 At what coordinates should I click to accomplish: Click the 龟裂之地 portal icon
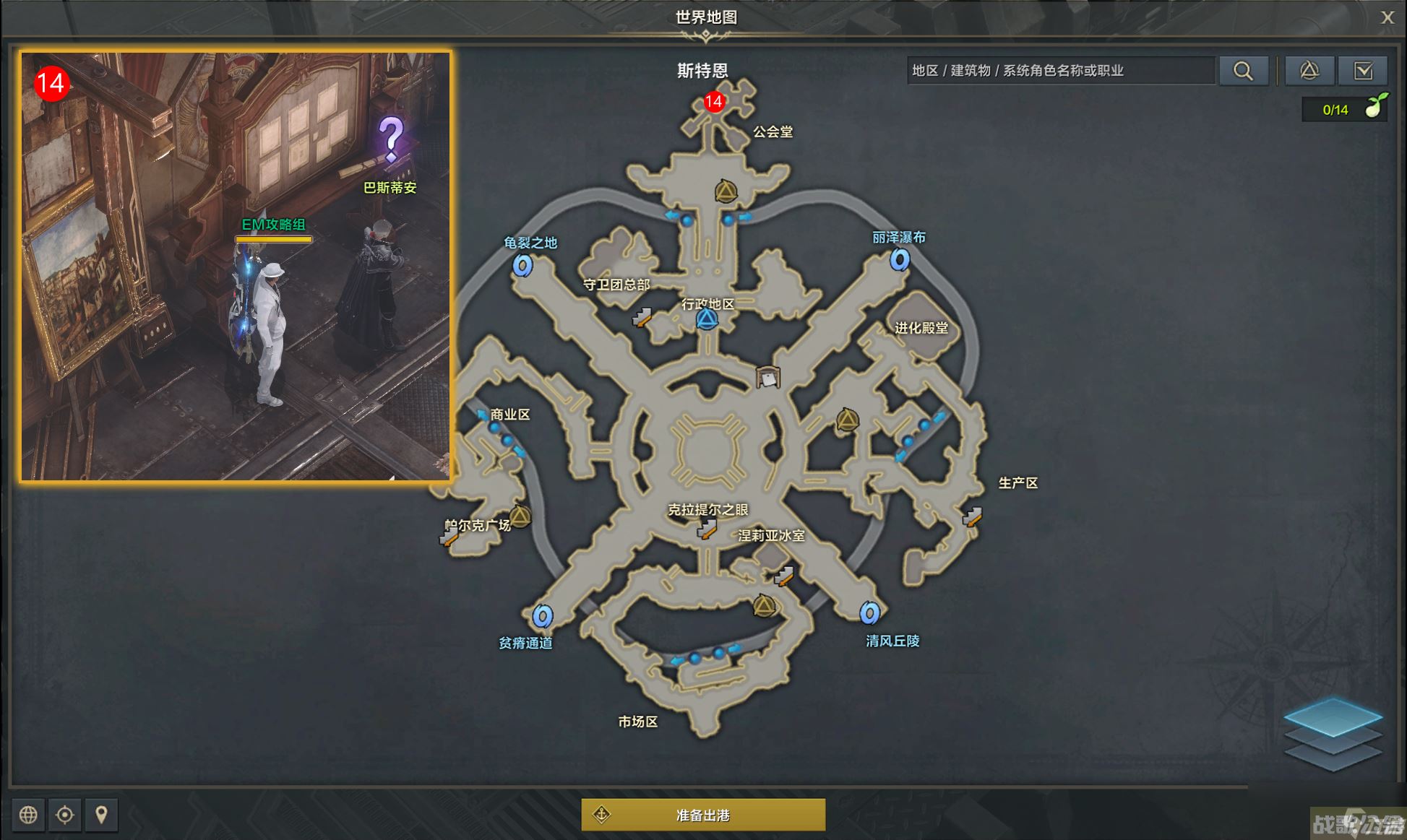[522, 265]
